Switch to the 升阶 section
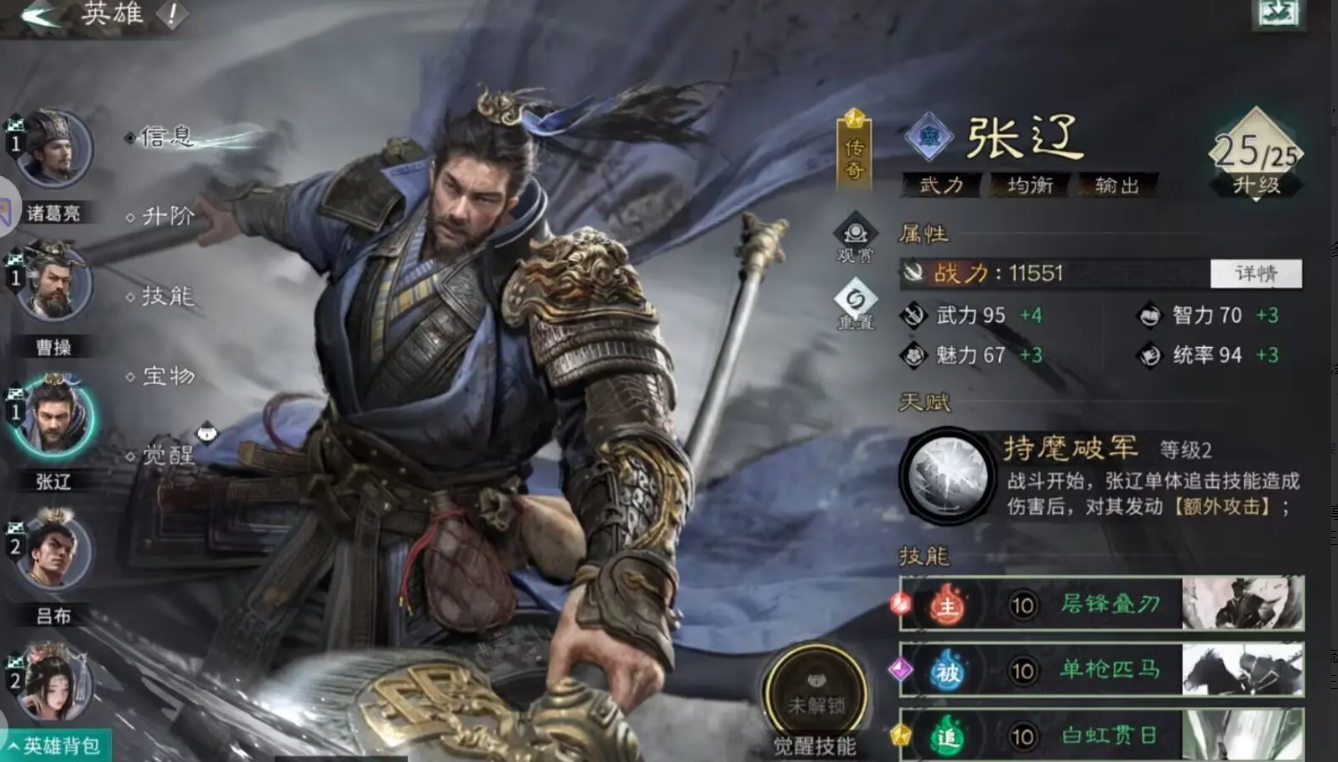Viewport: 1338px width, 762px height. [x=169, y=214]
